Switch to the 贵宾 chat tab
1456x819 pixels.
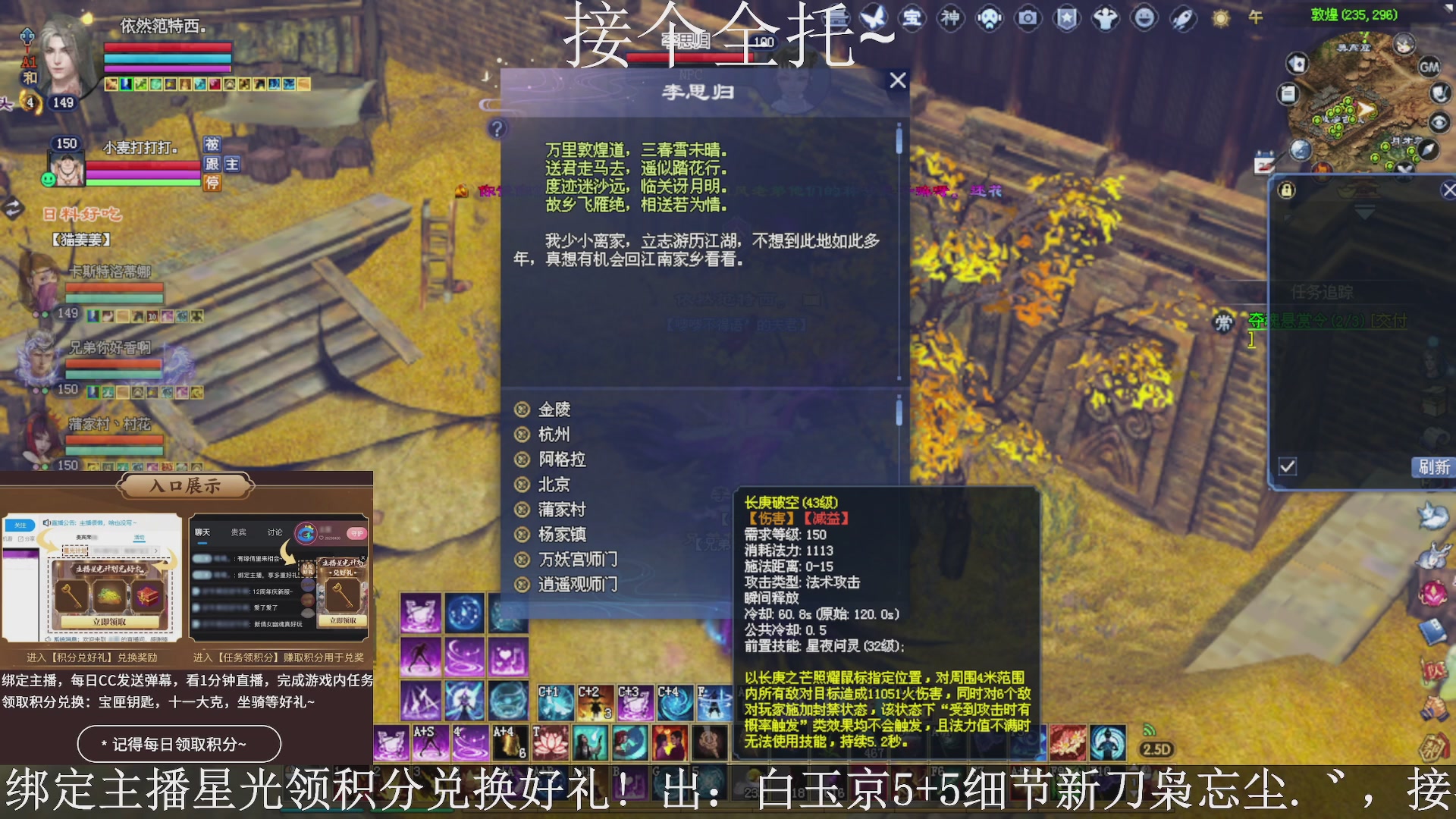coord(238,532)
